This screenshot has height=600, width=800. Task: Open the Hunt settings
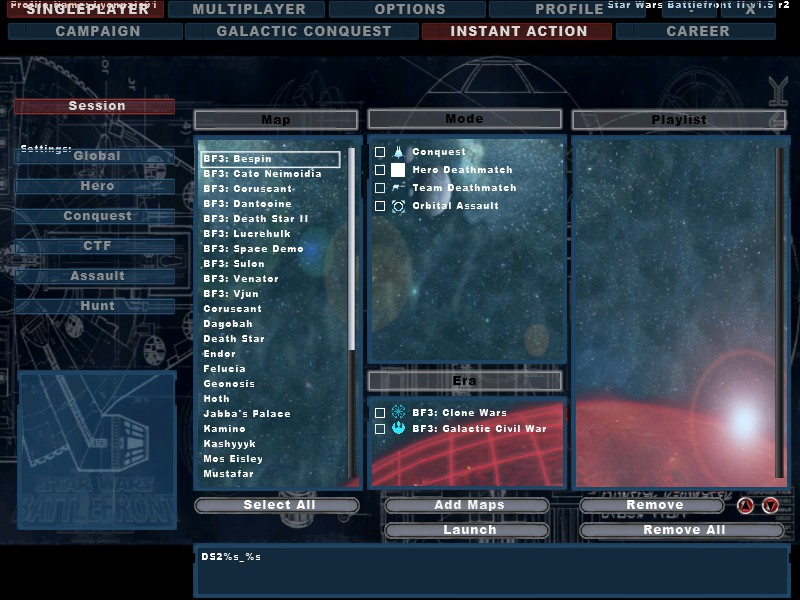[x=96, y=306]
